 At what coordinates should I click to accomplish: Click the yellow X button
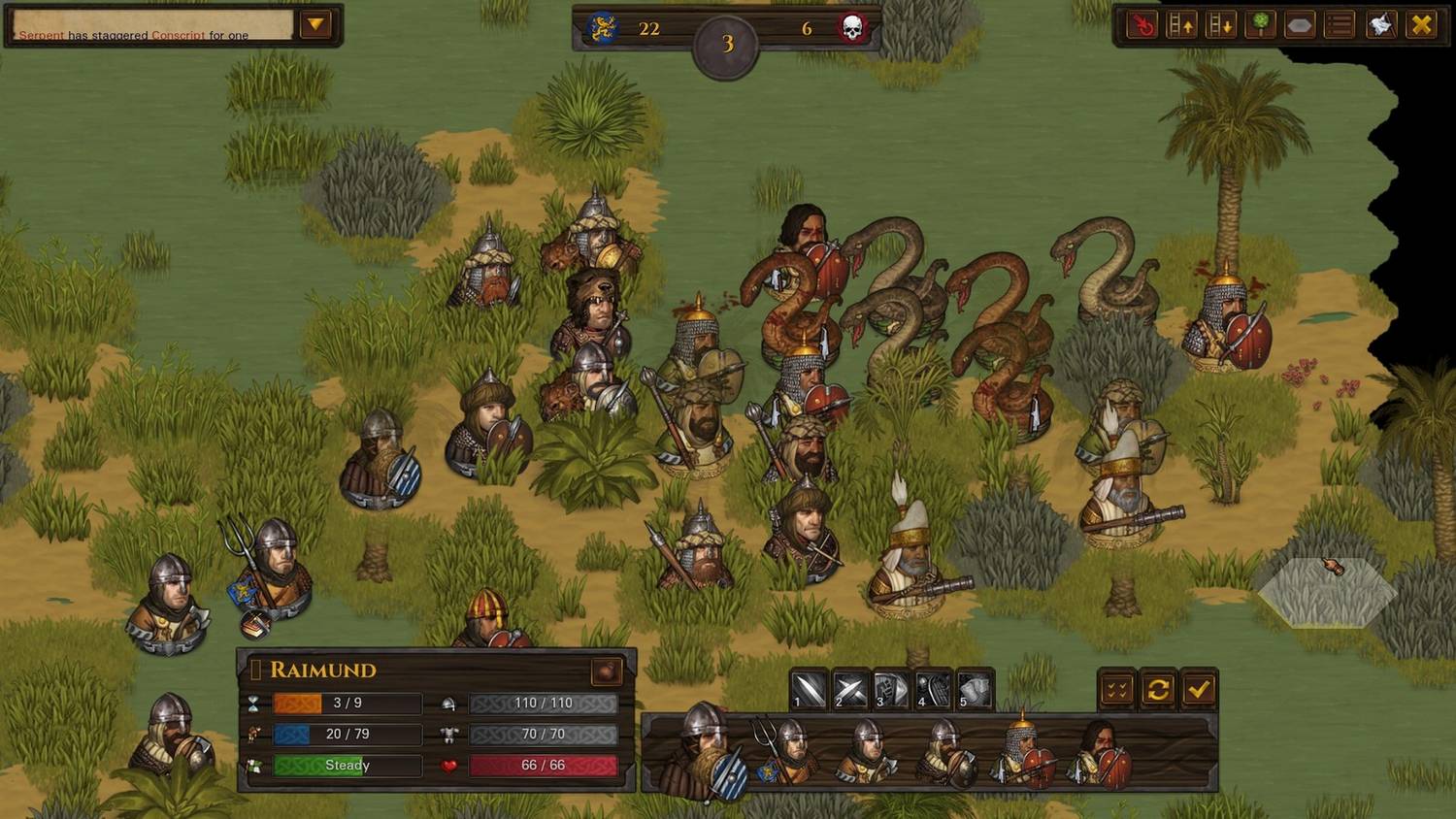1421,25
